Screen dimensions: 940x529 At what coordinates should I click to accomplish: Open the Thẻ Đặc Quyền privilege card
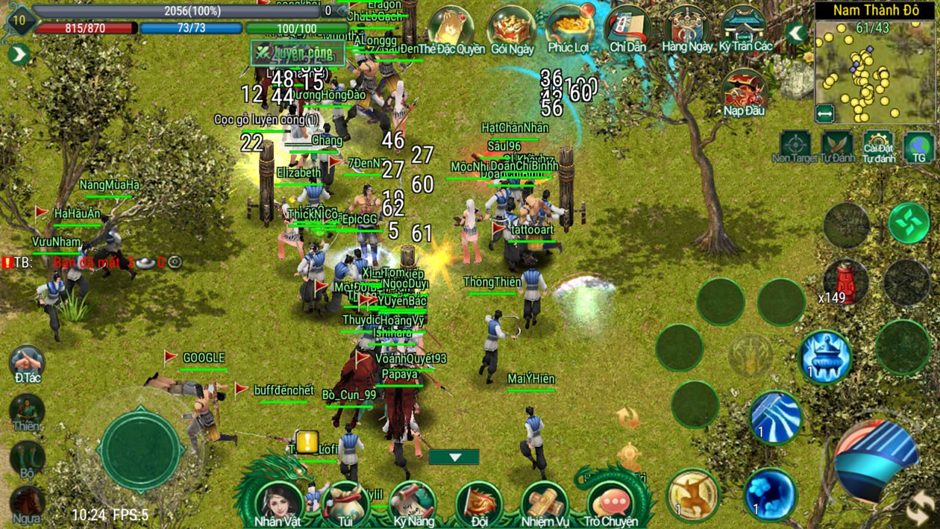451,27
